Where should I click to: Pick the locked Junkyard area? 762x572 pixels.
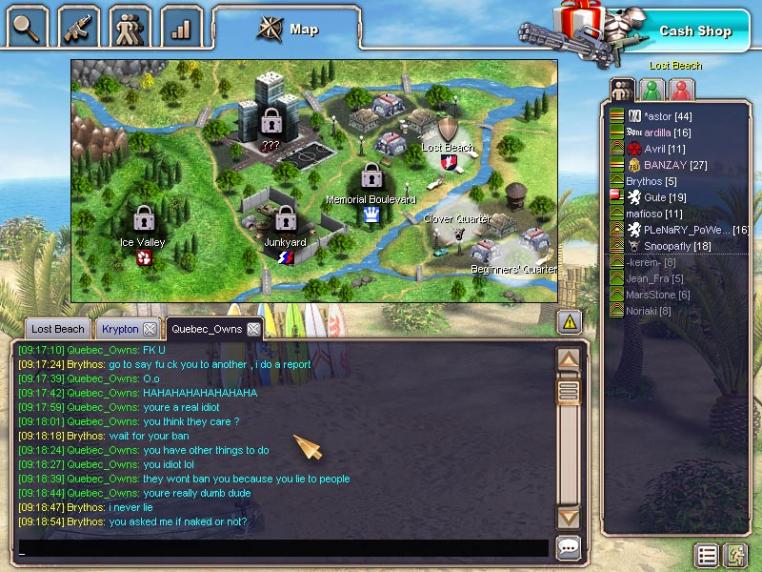tap(285, 225)
